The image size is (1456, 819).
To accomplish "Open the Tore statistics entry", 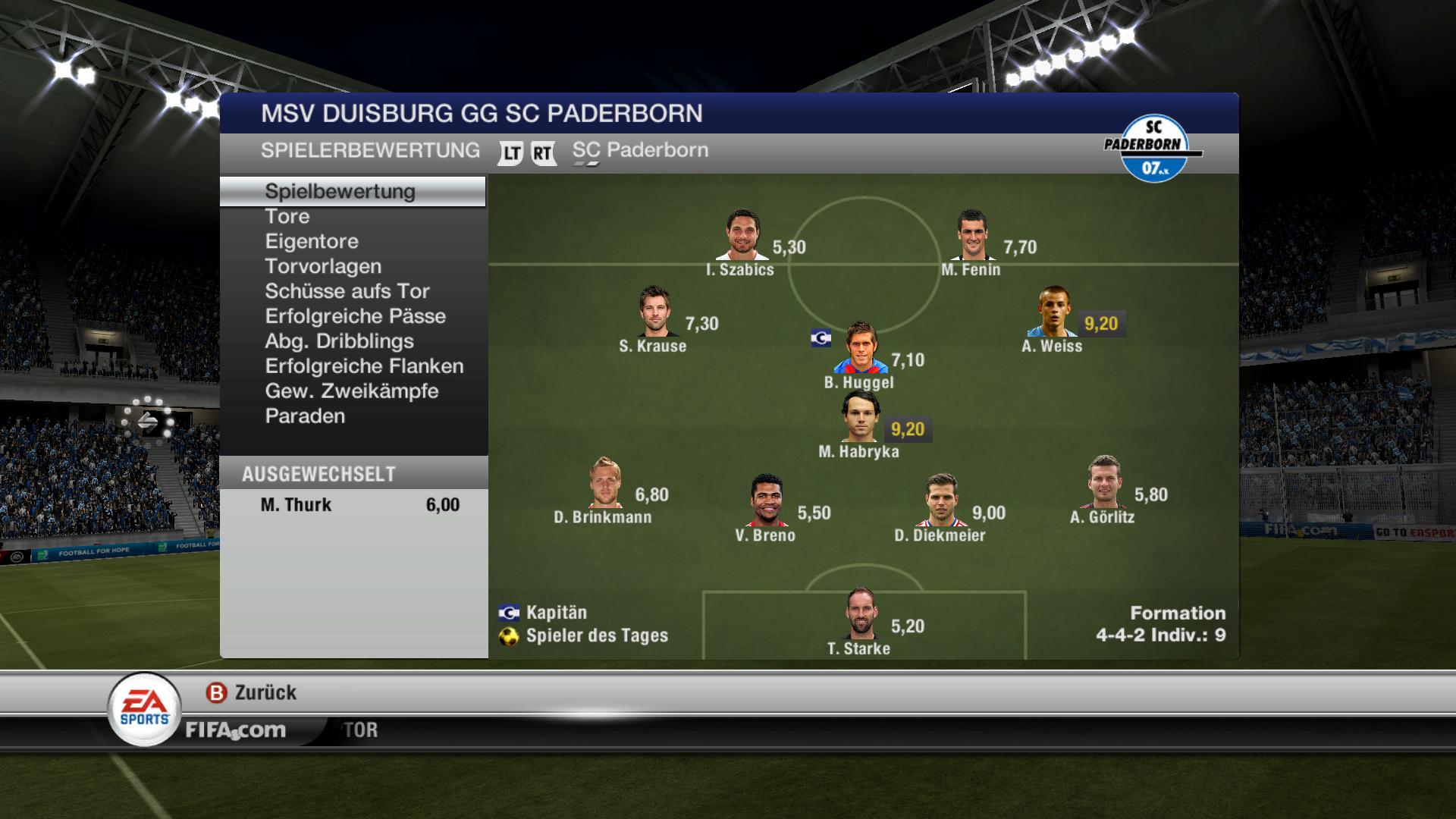I will 287,217.
